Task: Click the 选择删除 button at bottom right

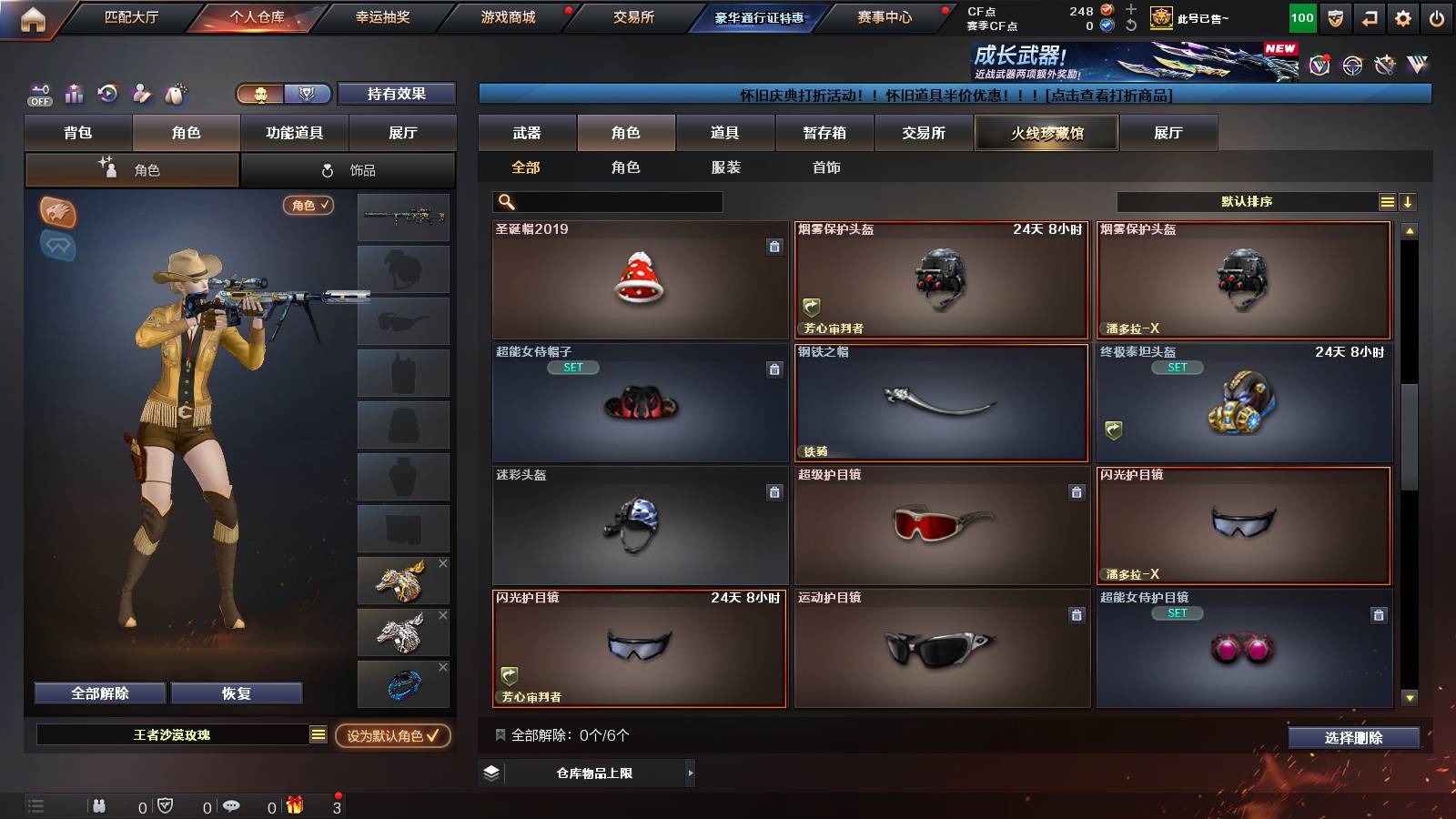Action: pos(1353,738)
